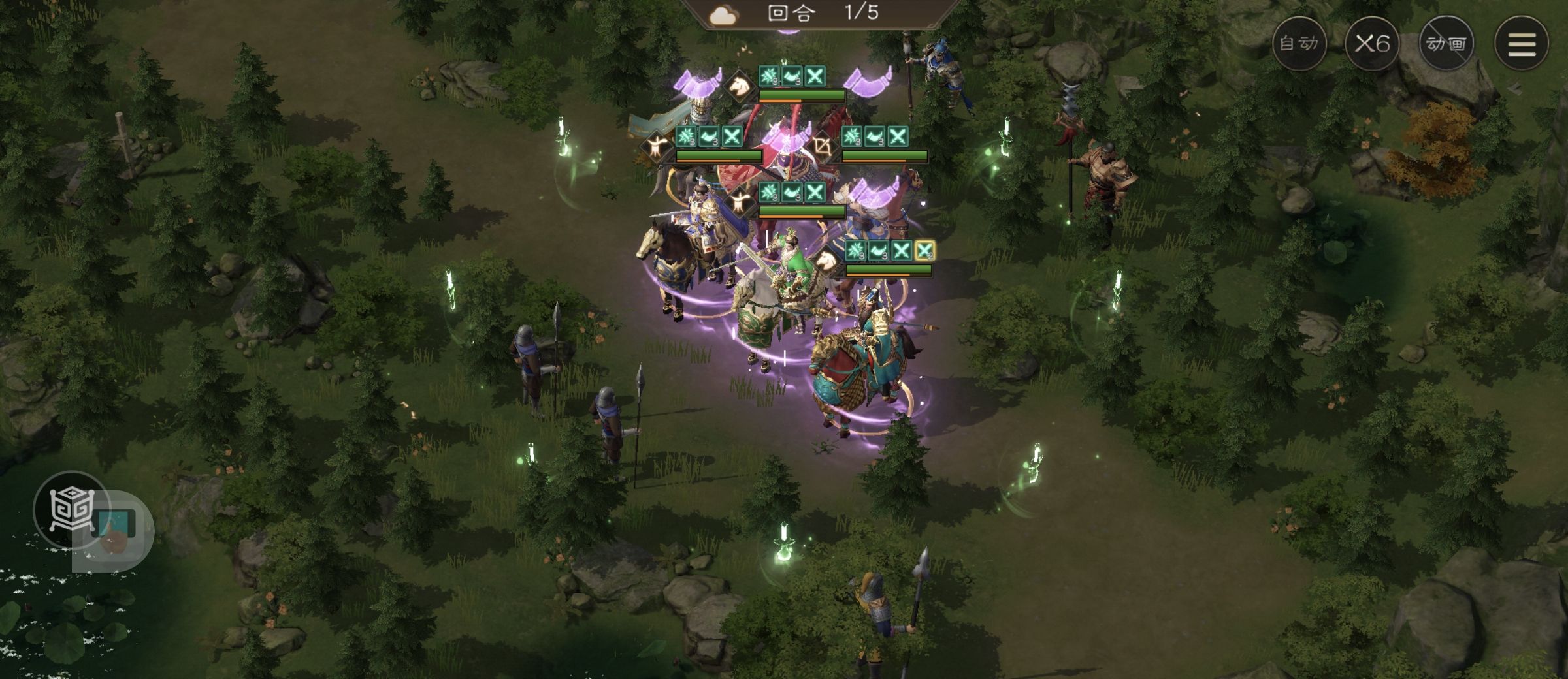This screenshot has width=1568, height=679.
Task: Toggle the 自动 auto-battle button
Action: (x=1299, y=44)
